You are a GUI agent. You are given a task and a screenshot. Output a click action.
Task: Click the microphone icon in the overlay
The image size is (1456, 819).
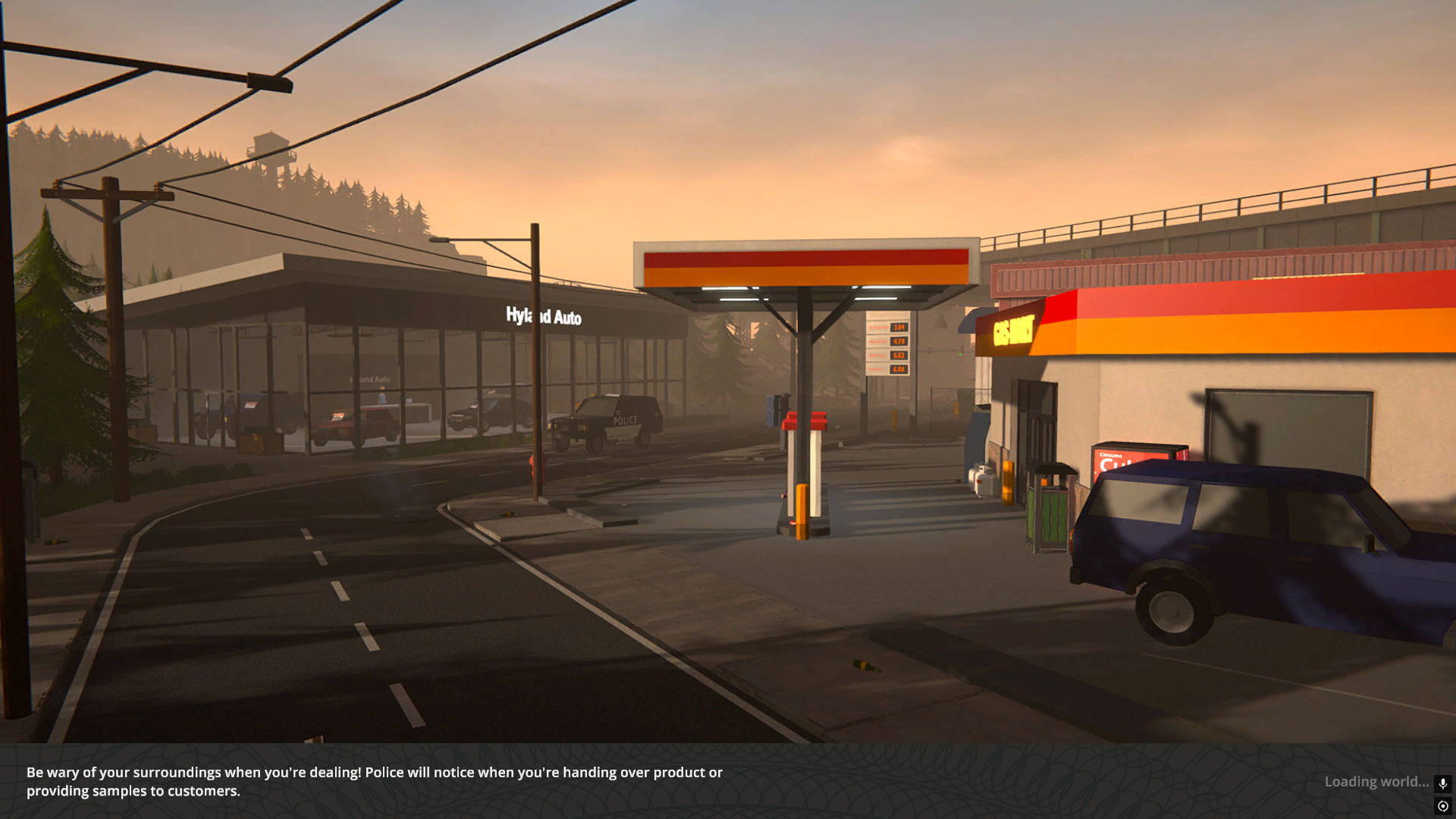[1442, 783]
